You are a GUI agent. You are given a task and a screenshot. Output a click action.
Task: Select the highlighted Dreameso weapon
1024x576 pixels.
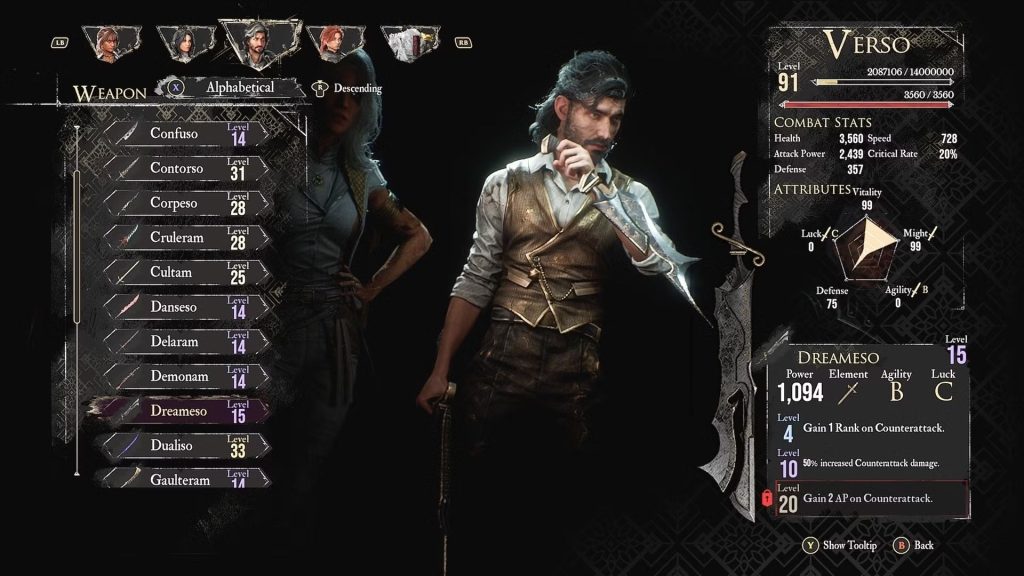click(186, 411)
